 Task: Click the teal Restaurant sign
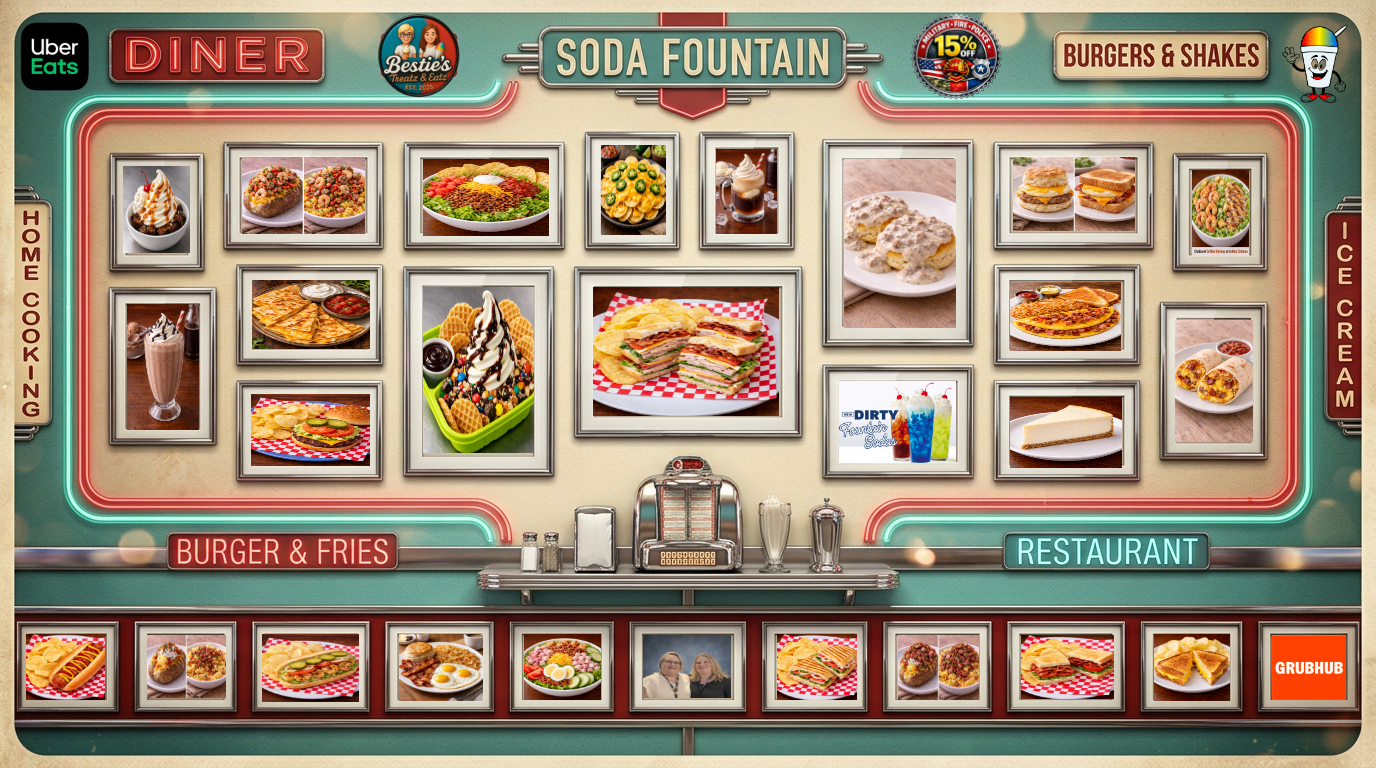click(1106, 551)
